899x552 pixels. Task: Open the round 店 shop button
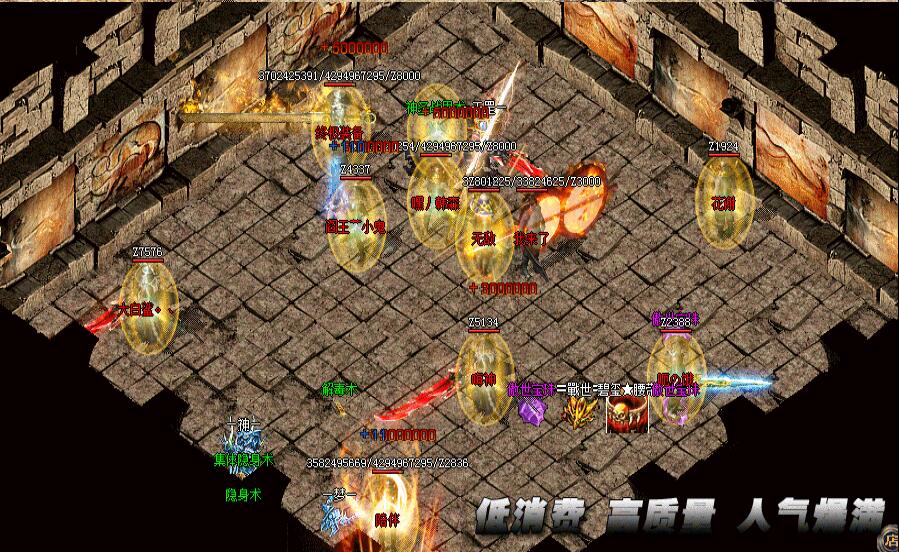coord(889,542)
